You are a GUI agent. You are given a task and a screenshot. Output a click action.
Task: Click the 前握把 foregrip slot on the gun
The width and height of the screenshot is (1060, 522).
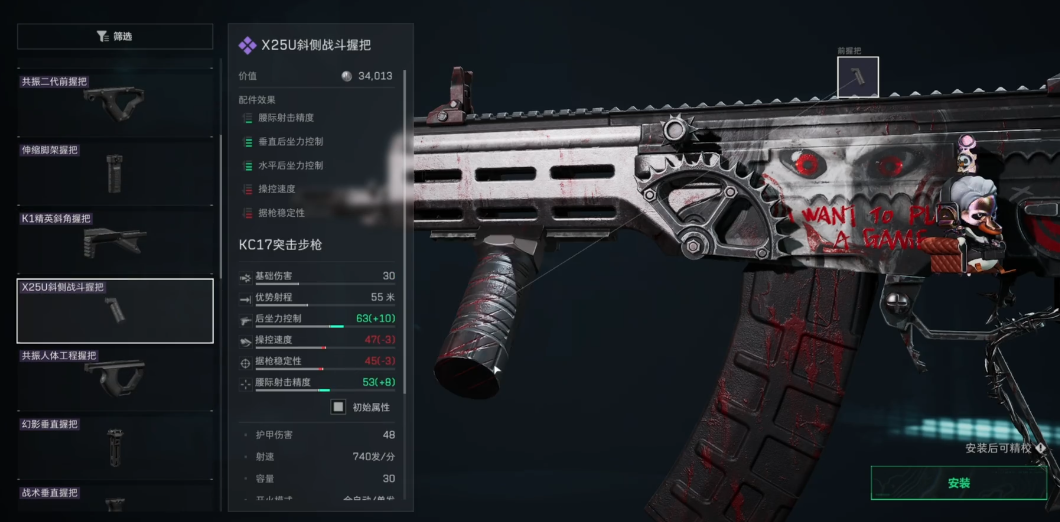tap(857, 77)
